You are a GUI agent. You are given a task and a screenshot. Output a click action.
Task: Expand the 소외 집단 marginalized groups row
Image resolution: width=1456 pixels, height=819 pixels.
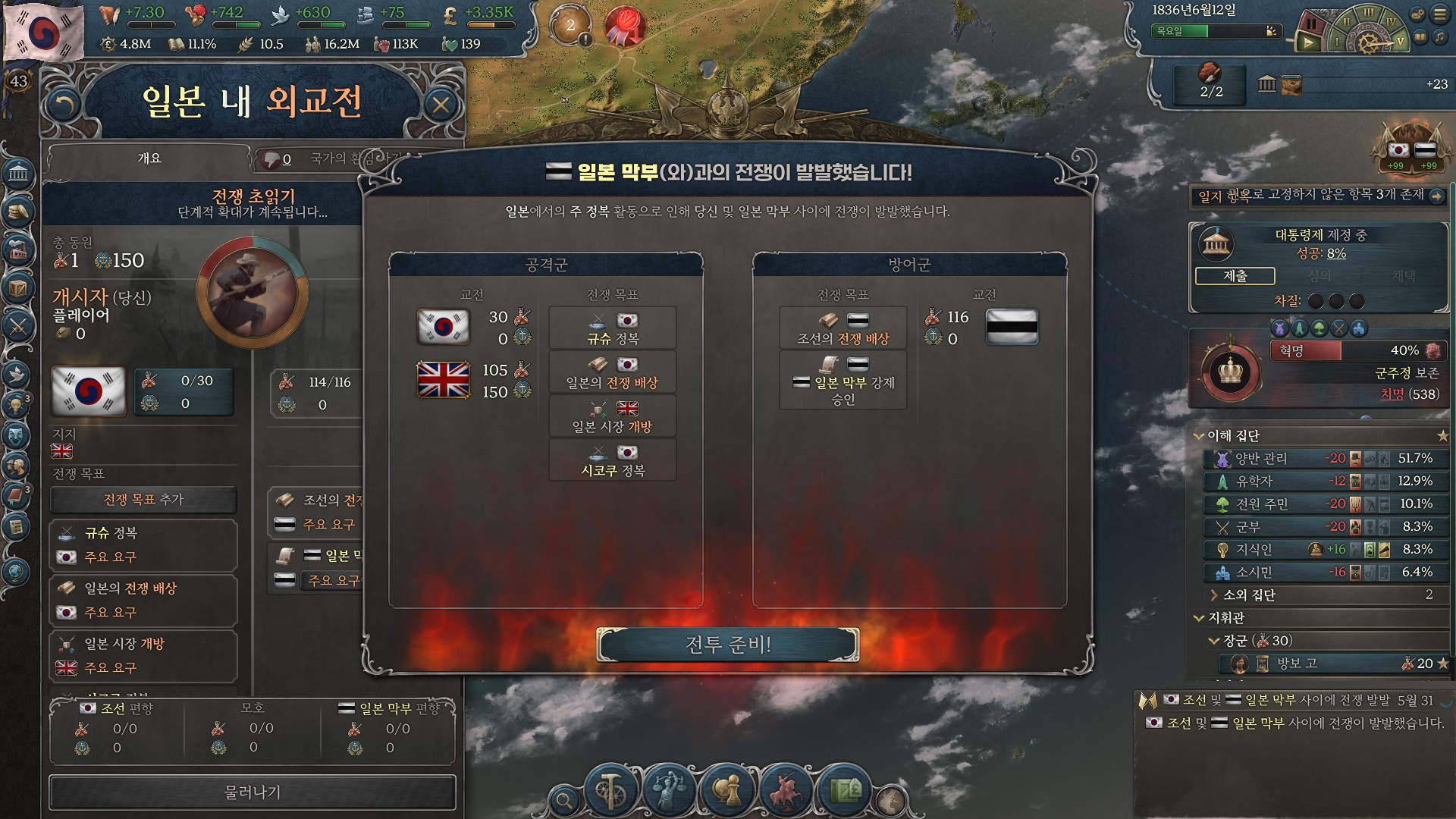pos(1214,595)
